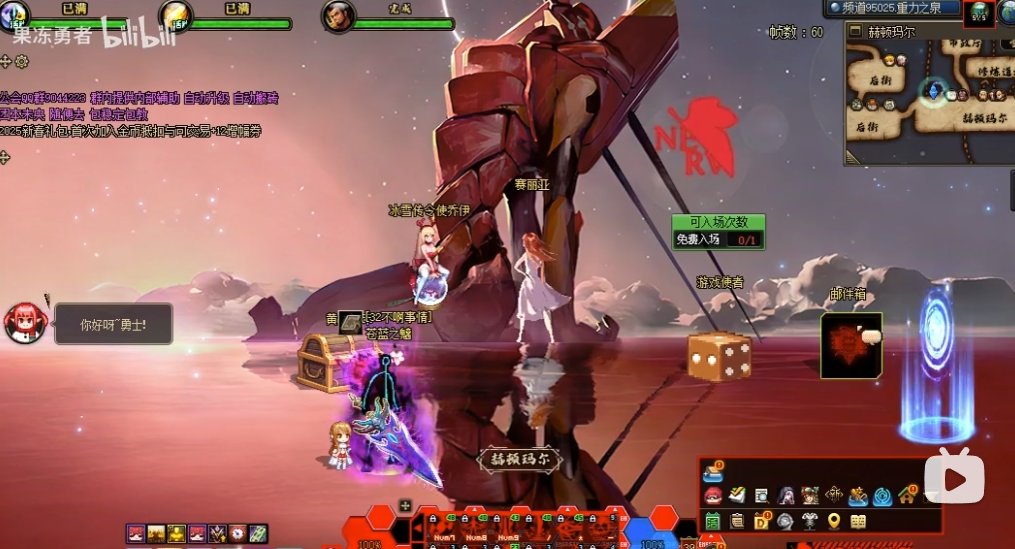Open the red-haired character face menu icon

tap(713, 496)
